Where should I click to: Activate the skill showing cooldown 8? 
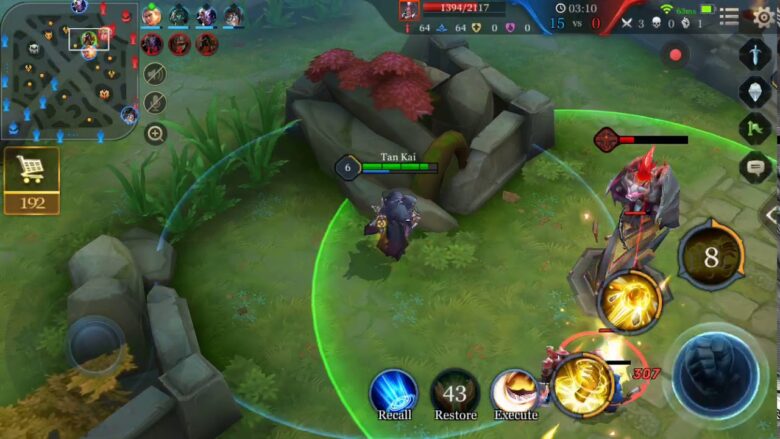(710, 257)
